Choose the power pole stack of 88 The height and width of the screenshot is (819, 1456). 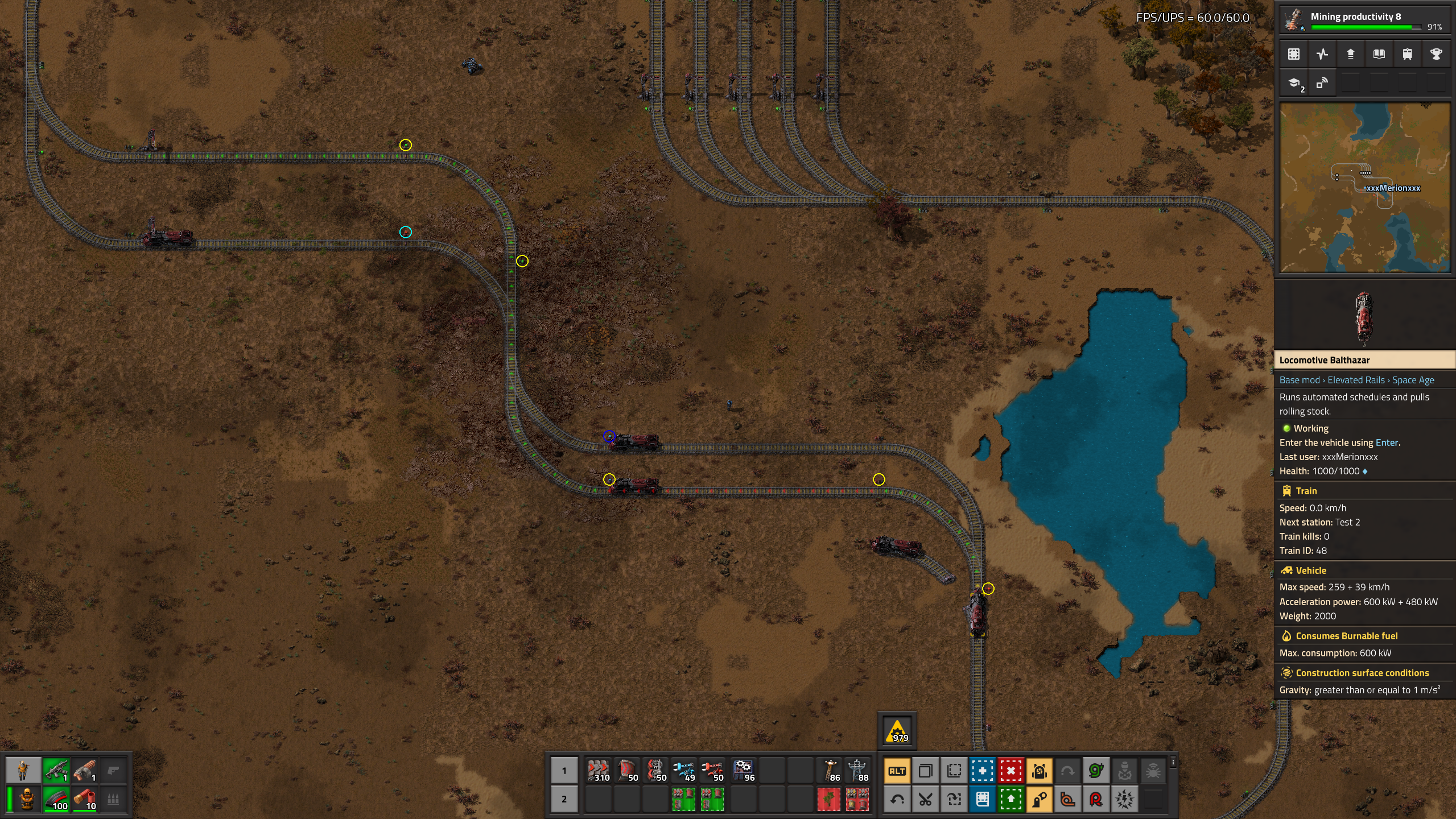pos(857,771)
